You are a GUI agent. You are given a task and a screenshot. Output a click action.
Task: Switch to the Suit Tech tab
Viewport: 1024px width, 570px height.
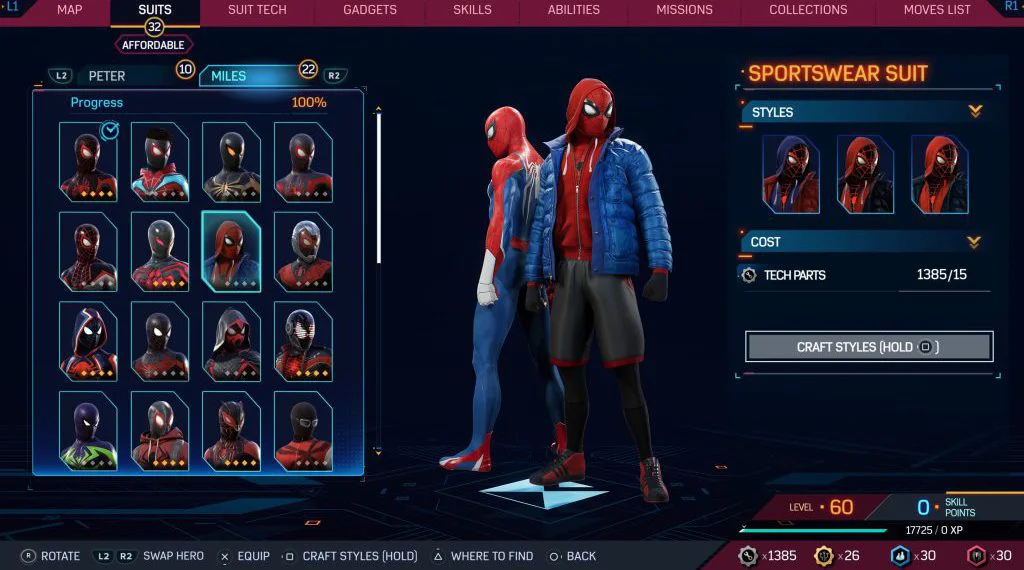(x=257, y=10)
